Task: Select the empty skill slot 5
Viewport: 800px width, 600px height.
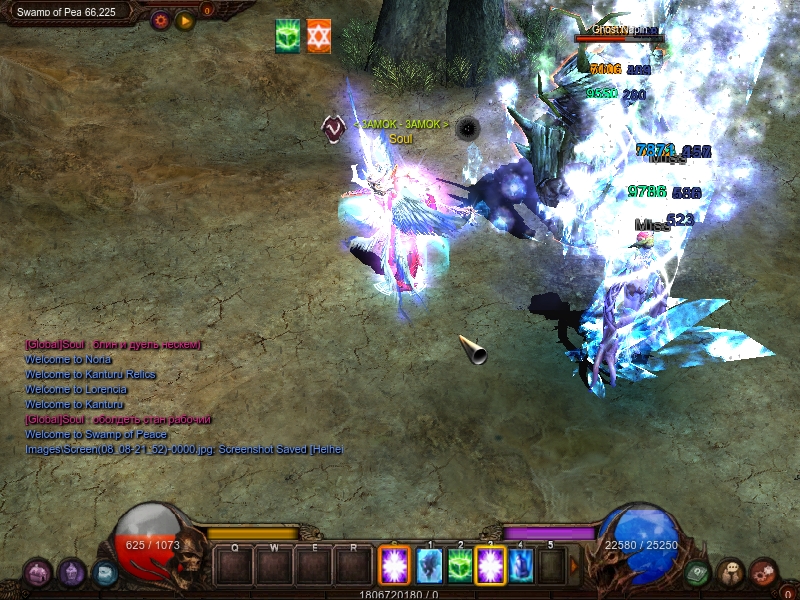Action: coord(551,566)
